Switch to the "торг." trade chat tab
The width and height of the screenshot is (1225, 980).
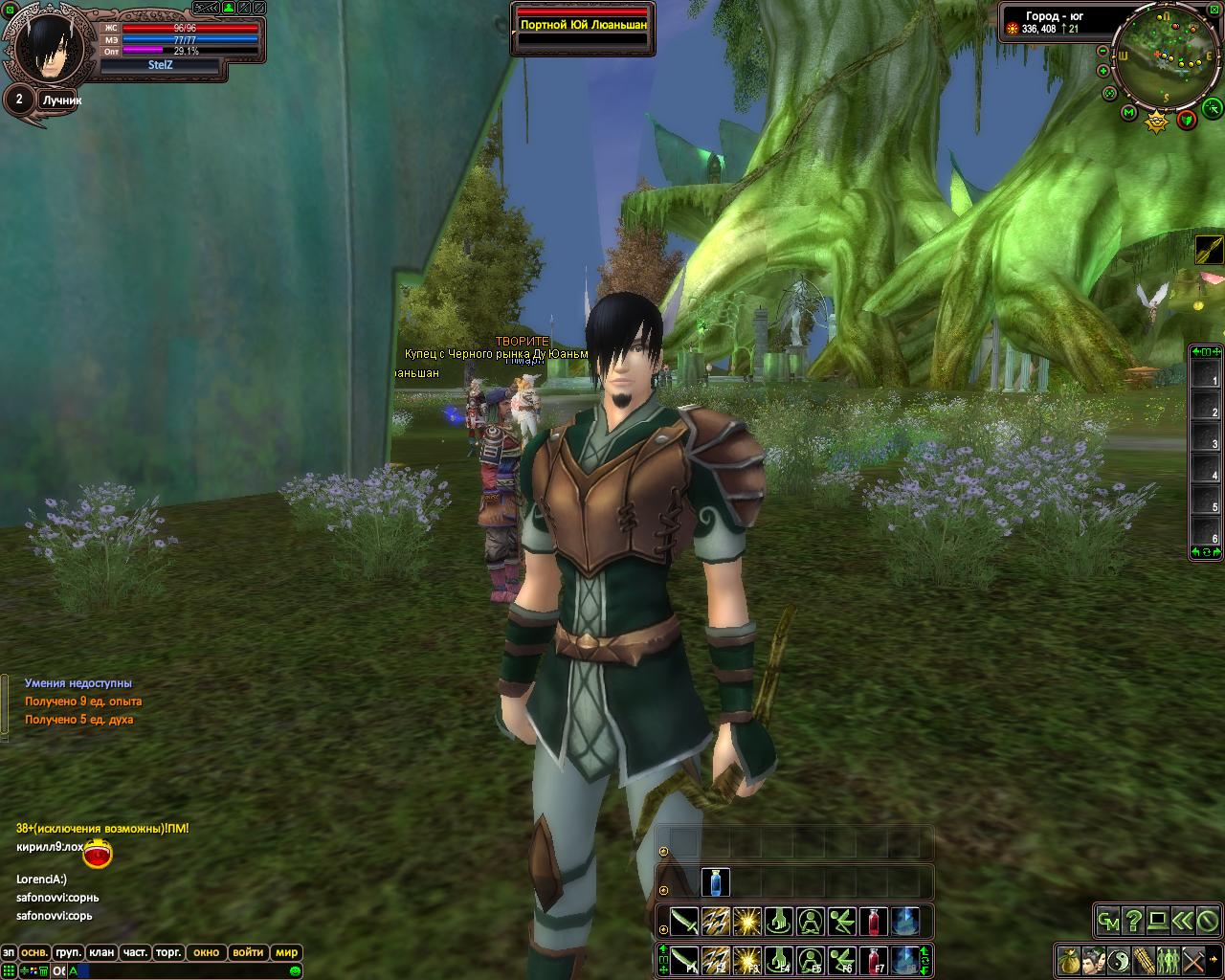click(167, 952)
